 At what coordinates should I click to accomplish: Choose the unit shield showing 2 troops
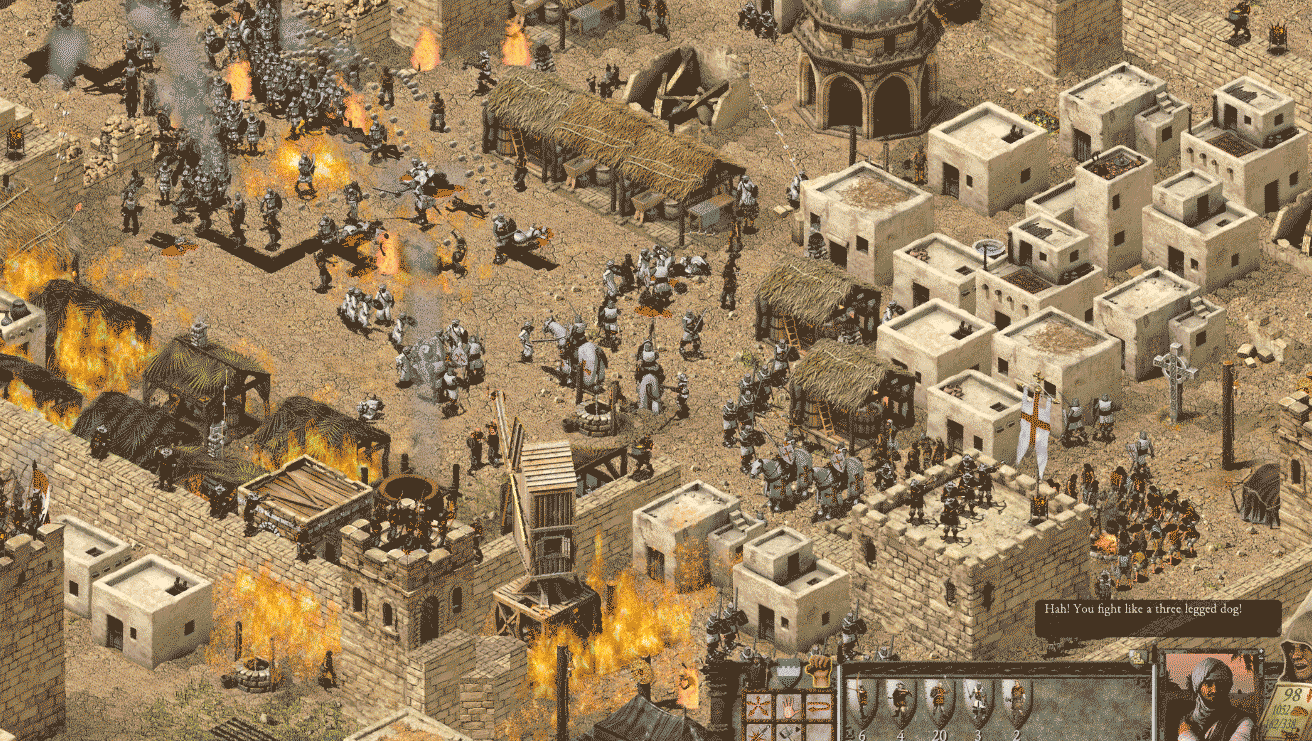coord(1016,702)
